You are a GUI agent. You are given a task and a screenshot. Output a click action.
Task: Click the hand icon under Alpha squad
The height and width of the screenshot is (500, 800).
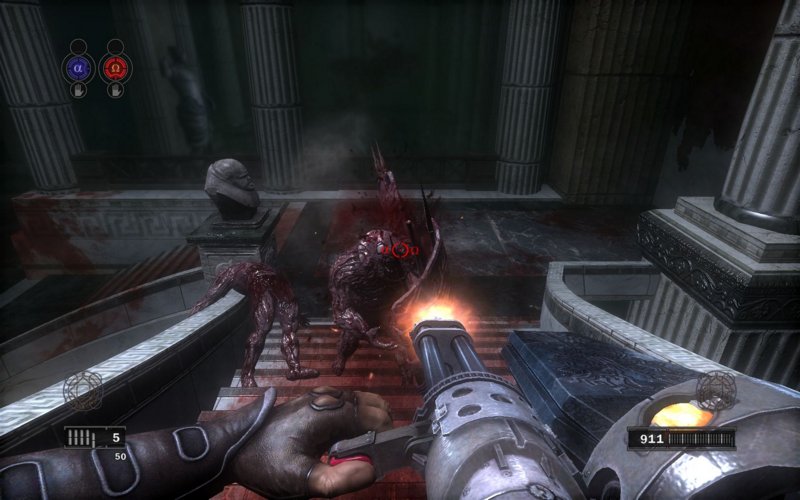click(78, 90)
